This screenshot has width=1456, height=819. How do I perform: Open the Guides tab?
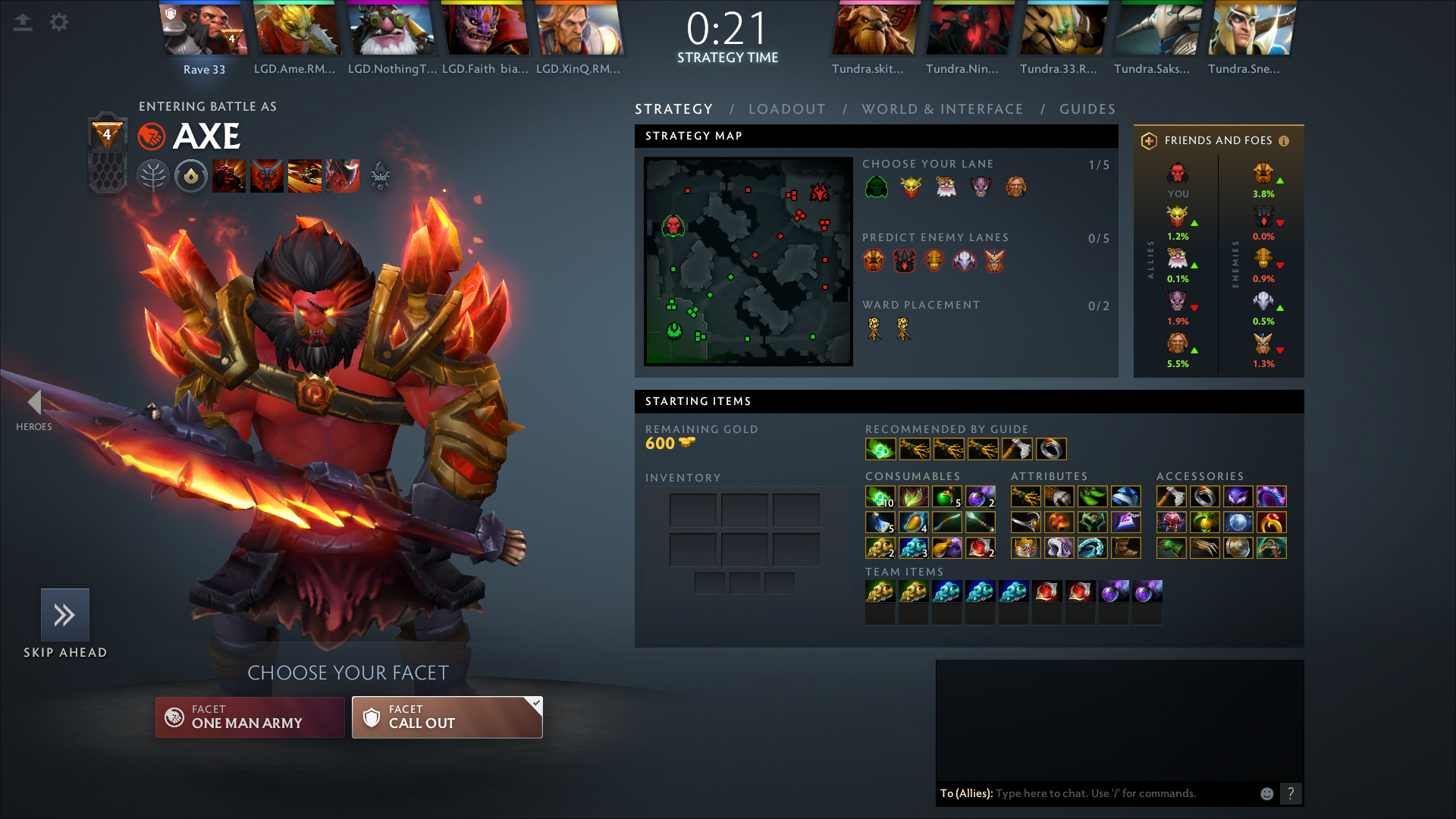[x=1087, y=108]
